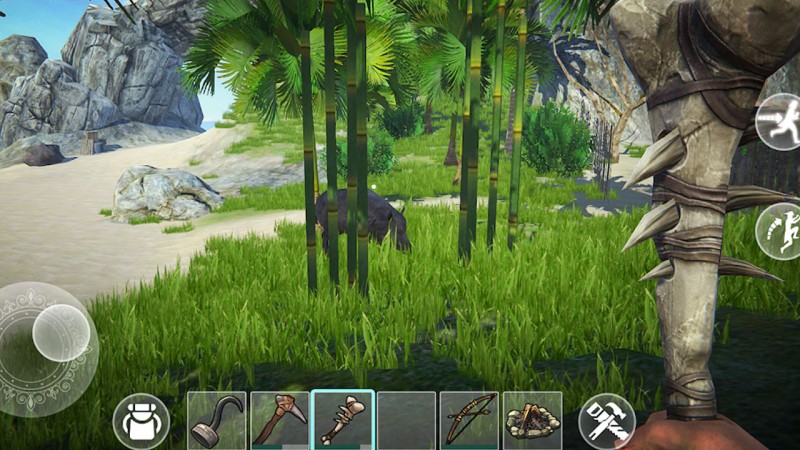Click the virtual movement joystick
Image resolution: width=800 pixels, height=450 pixels.
pos(60,333)
